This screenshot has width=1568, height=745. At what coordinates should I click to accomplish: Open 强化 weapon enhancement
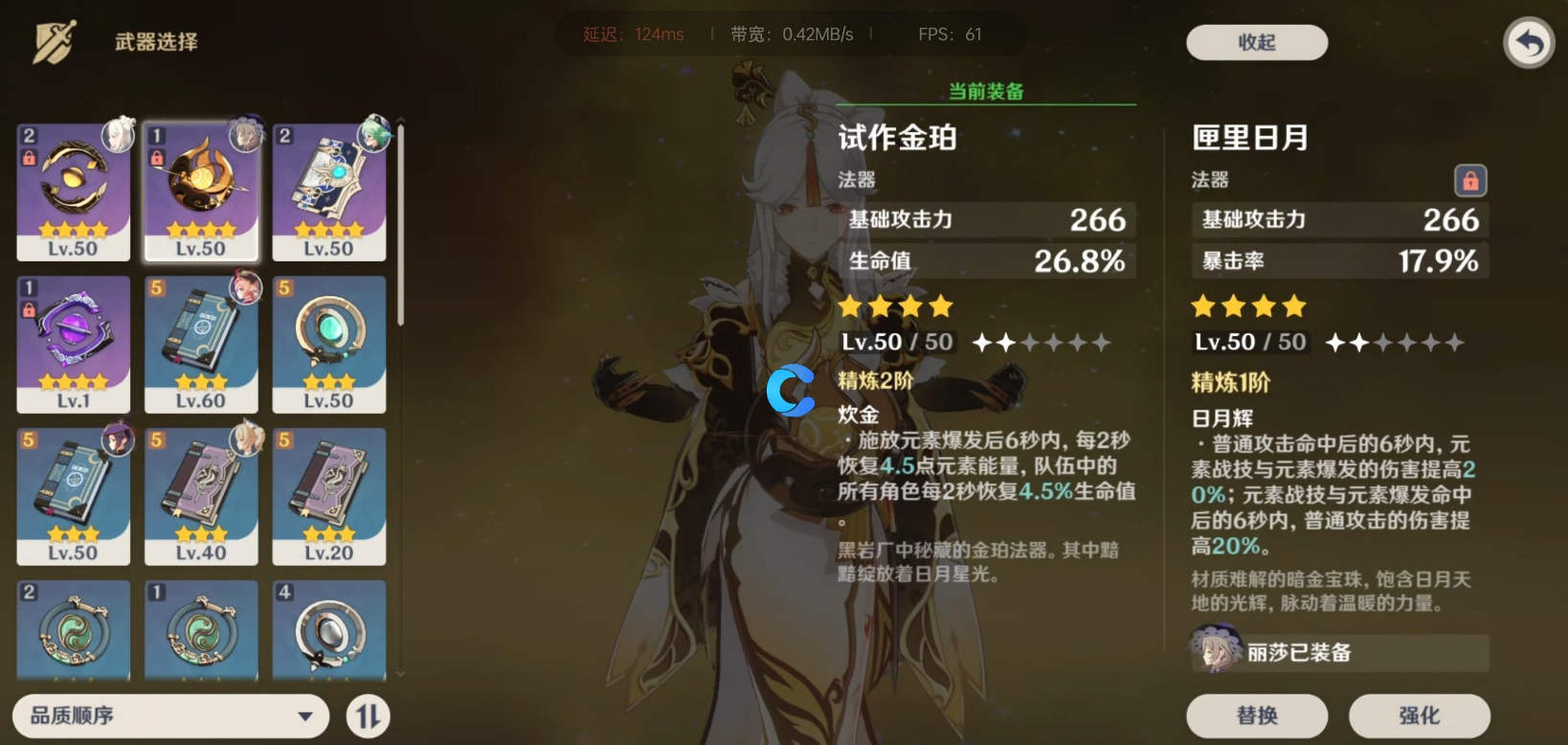click(1419, 715)
